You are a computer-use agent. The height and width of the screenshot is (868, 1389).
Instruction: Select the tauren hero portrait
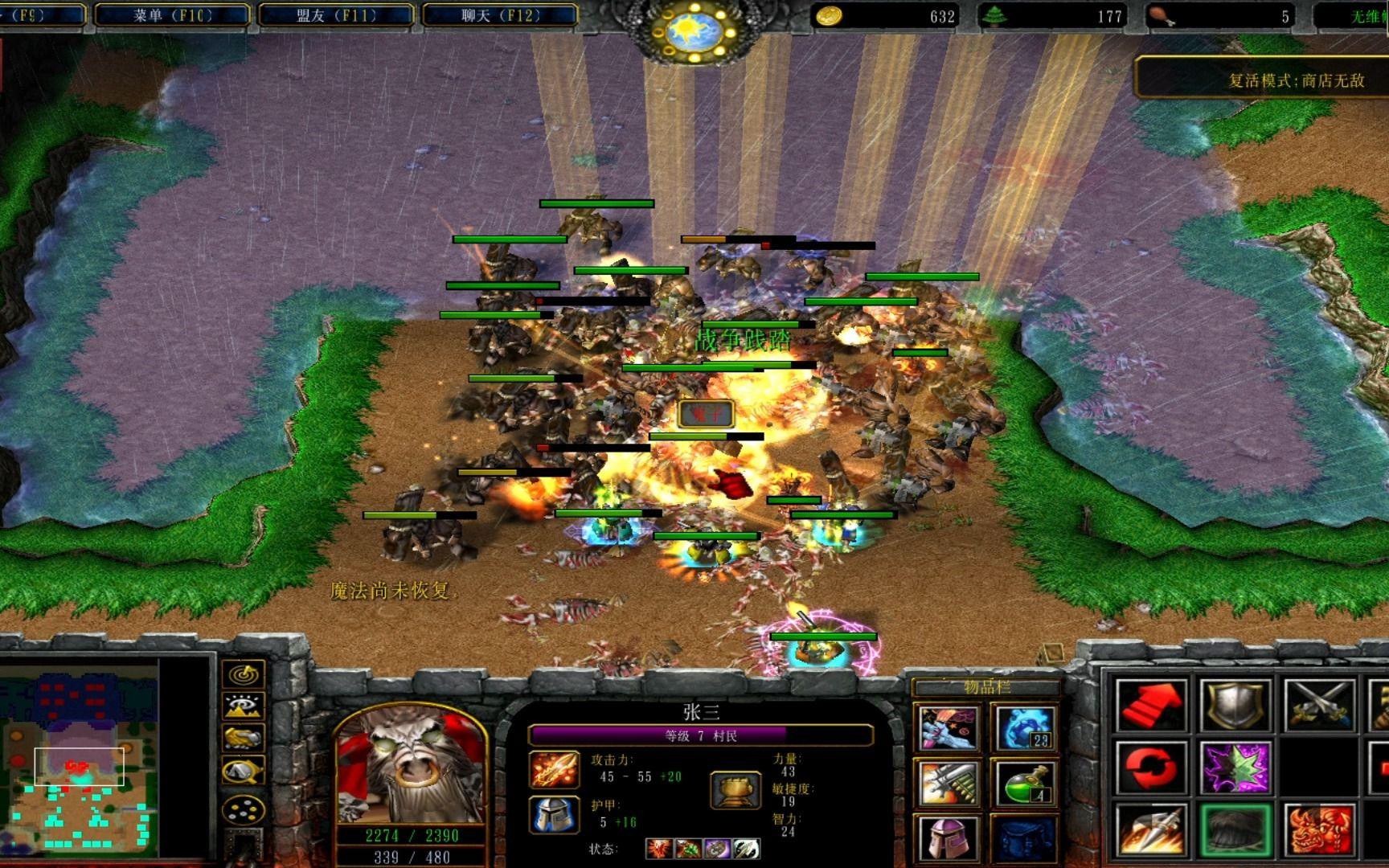point(411,765)
